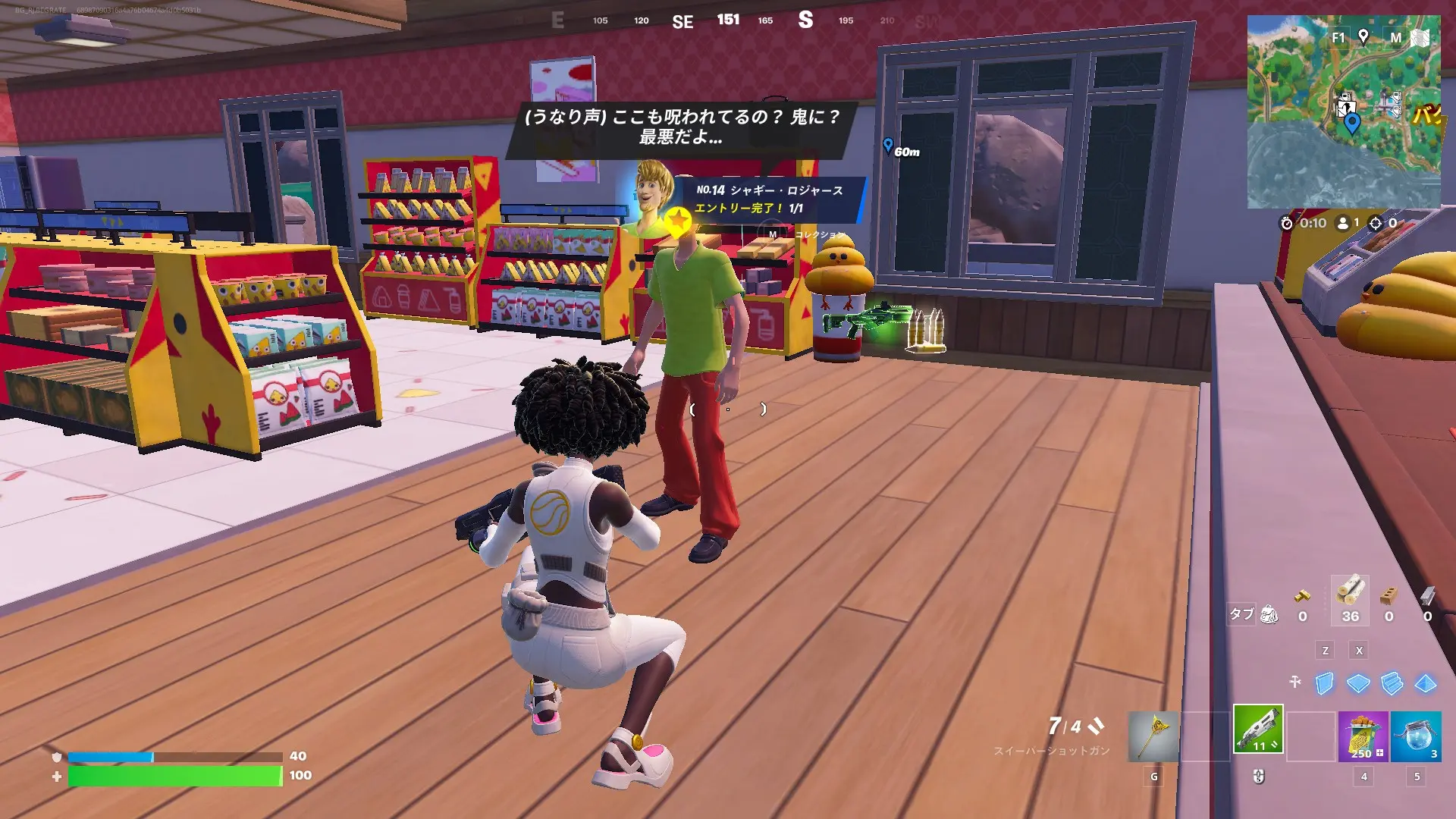Select the purple chicken box item slot

(1363, 736)
